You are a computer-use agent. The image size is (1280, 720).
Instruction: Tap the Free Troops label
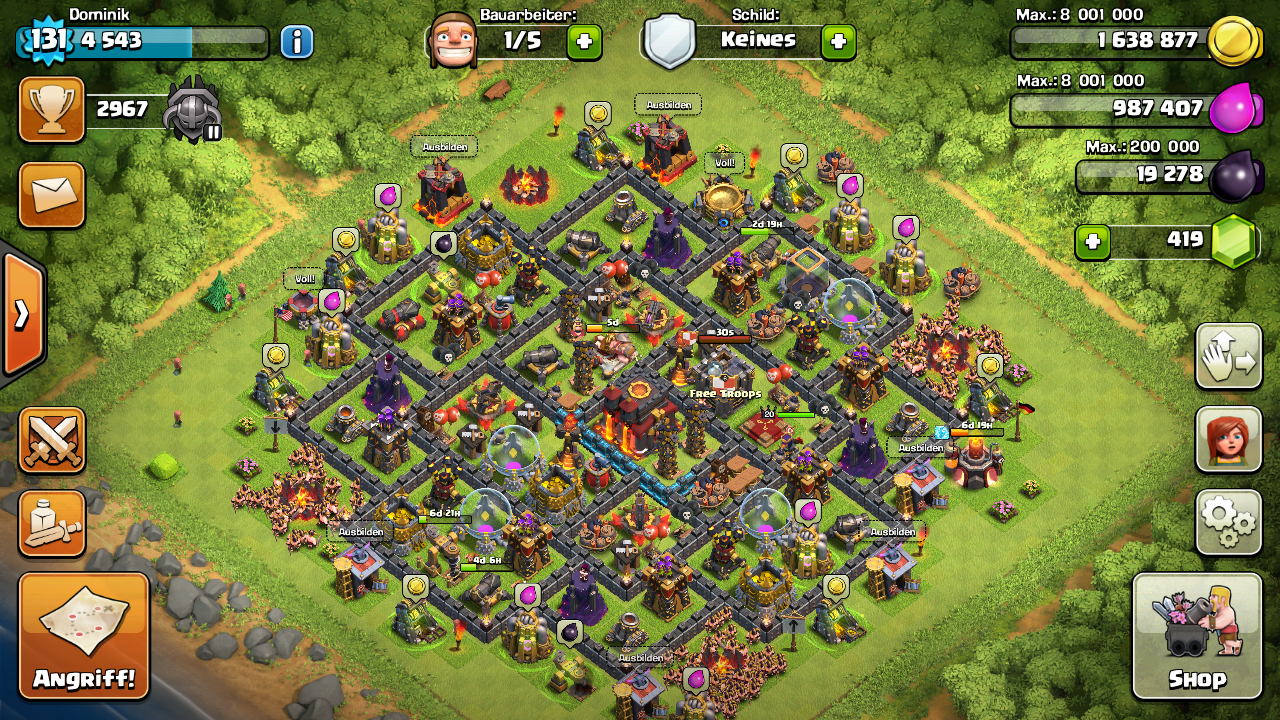[x=726, y=394]
